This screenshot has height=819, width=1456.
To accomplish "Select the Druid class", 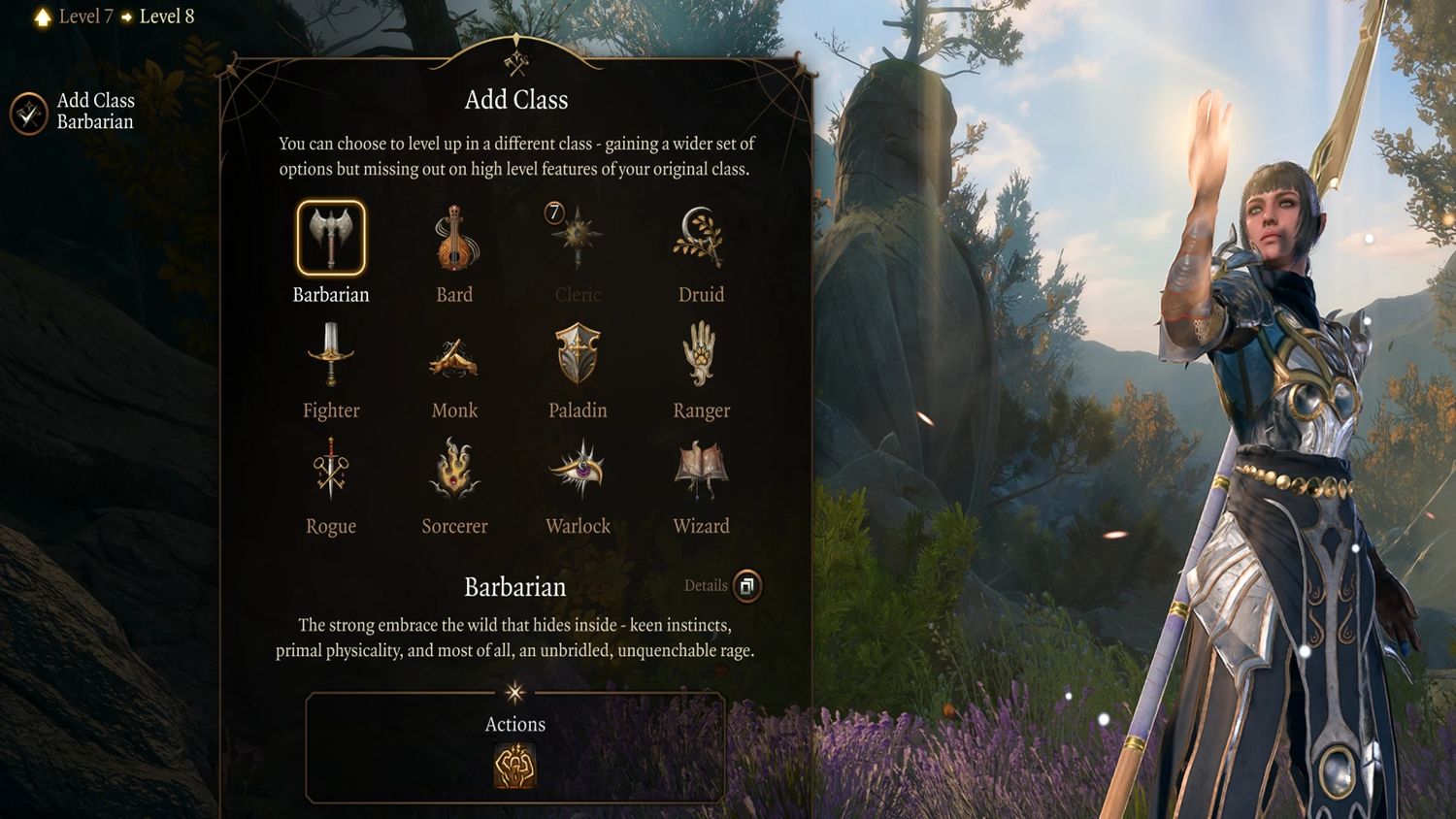I will [x=701, y=239].
